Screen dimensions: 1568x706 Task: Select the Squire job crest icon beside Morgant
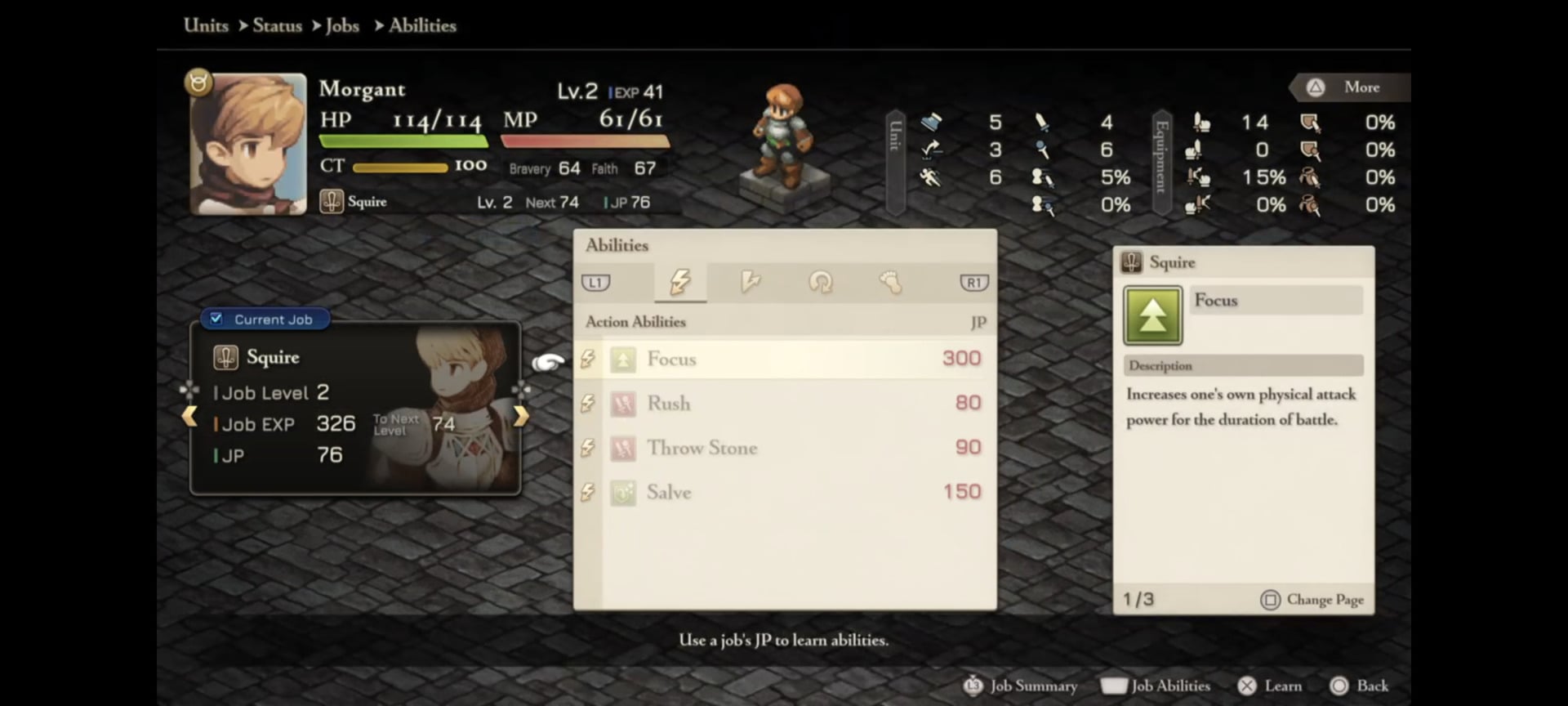(330, 201)
